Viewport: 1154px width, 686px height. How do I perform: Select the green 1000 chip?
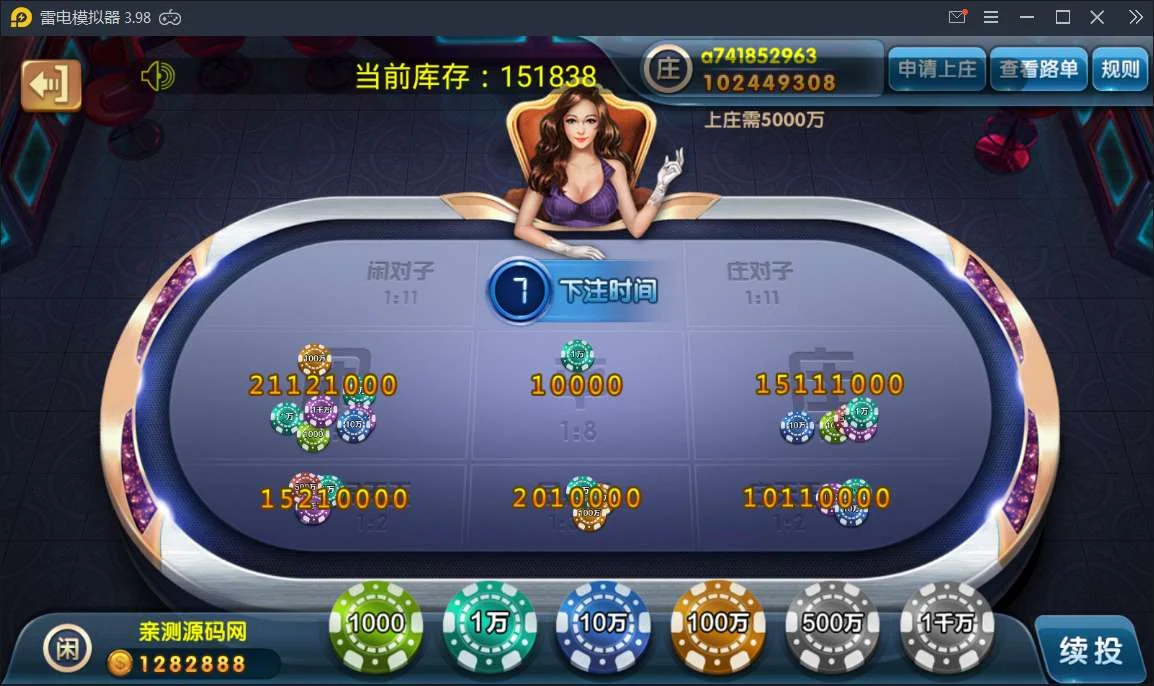pos(376,624)
